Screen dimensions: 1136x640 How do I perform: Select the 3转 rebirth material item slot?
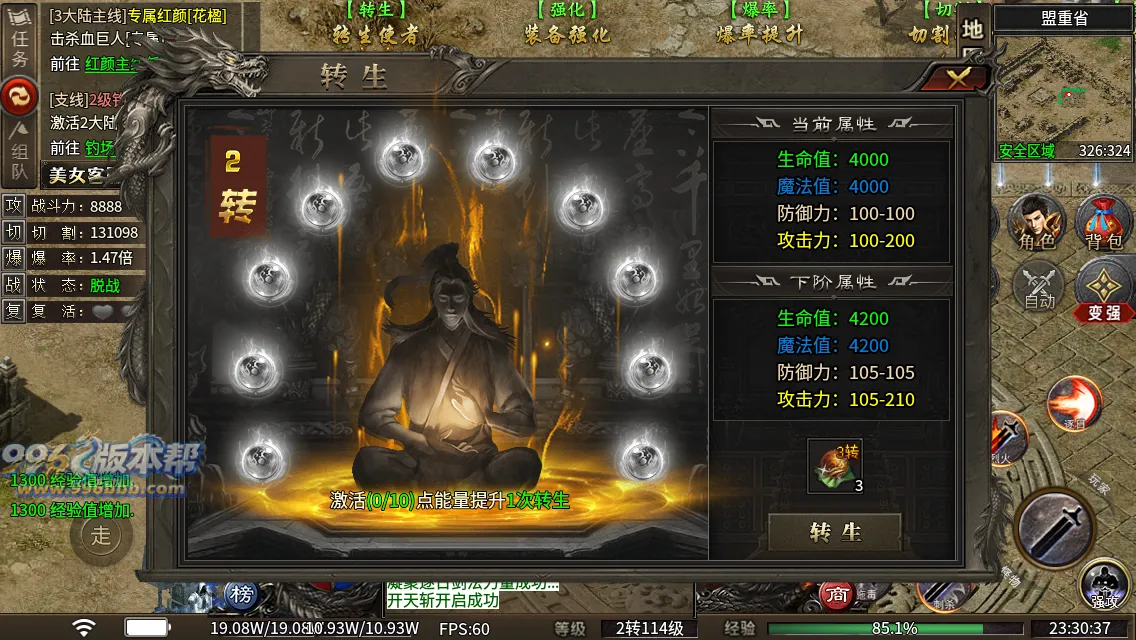[x=834, y=466]
